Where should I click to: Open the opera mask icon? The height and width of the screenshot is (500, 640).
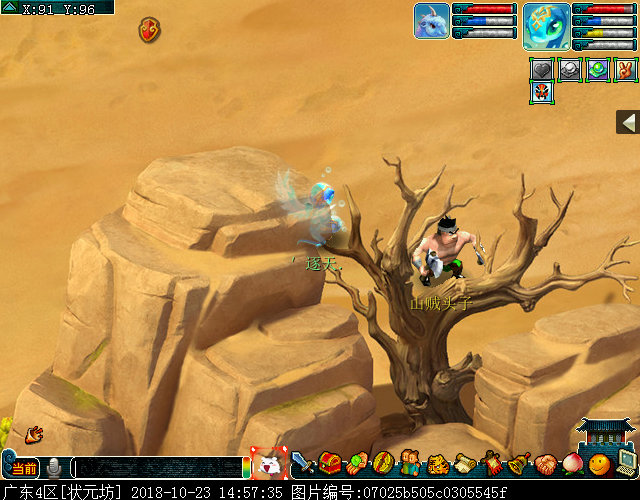click(541, 93)
